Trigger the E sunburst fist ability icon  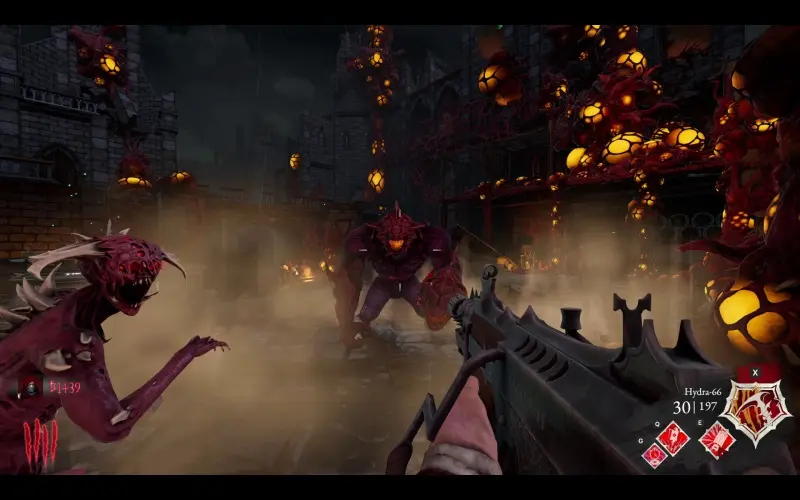coord(716,439)
